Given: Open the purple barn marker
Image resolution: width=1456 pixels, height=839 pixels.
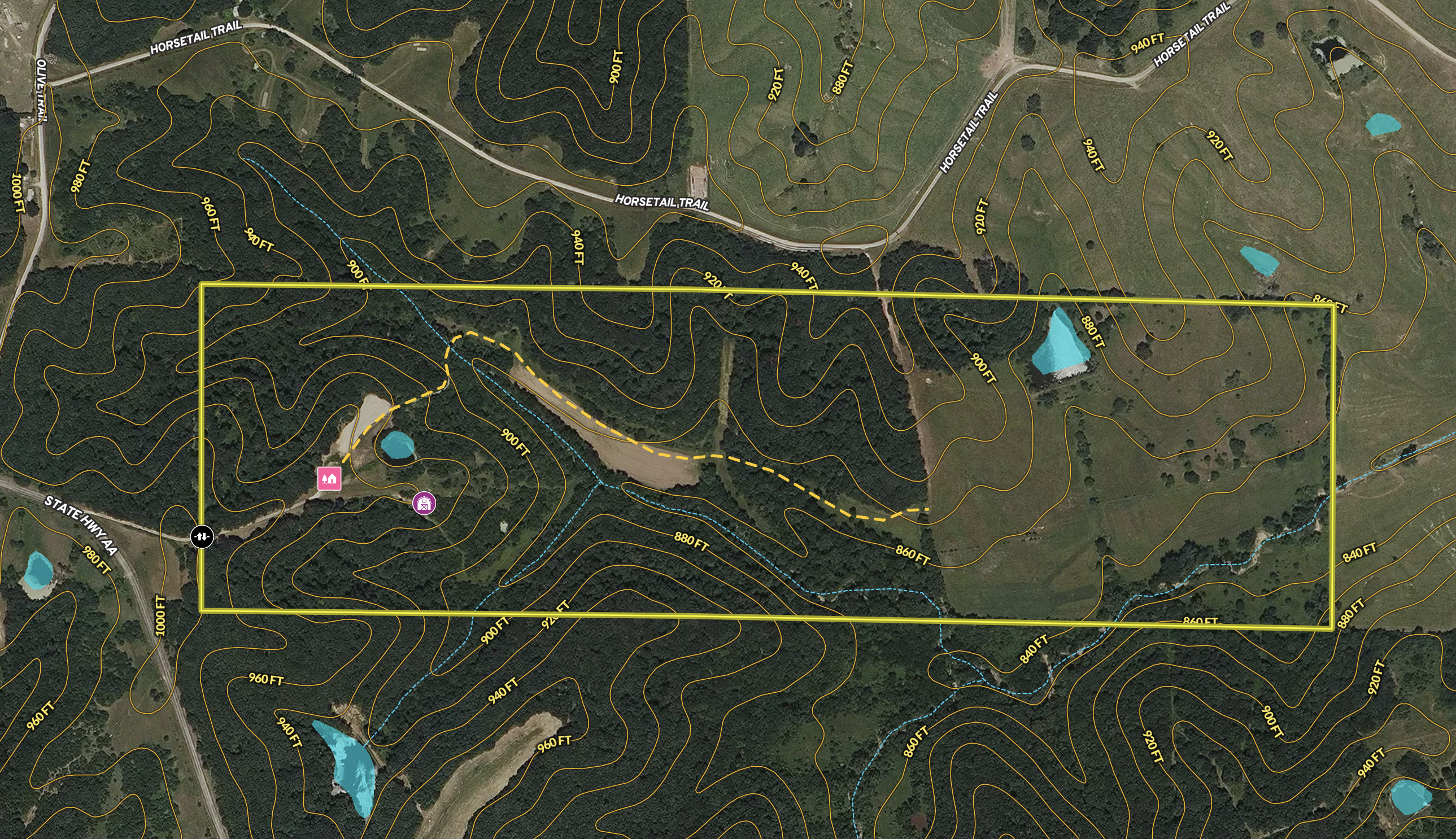Looking at the screenshot, I should pyautogui.click(x=424, y=504).
